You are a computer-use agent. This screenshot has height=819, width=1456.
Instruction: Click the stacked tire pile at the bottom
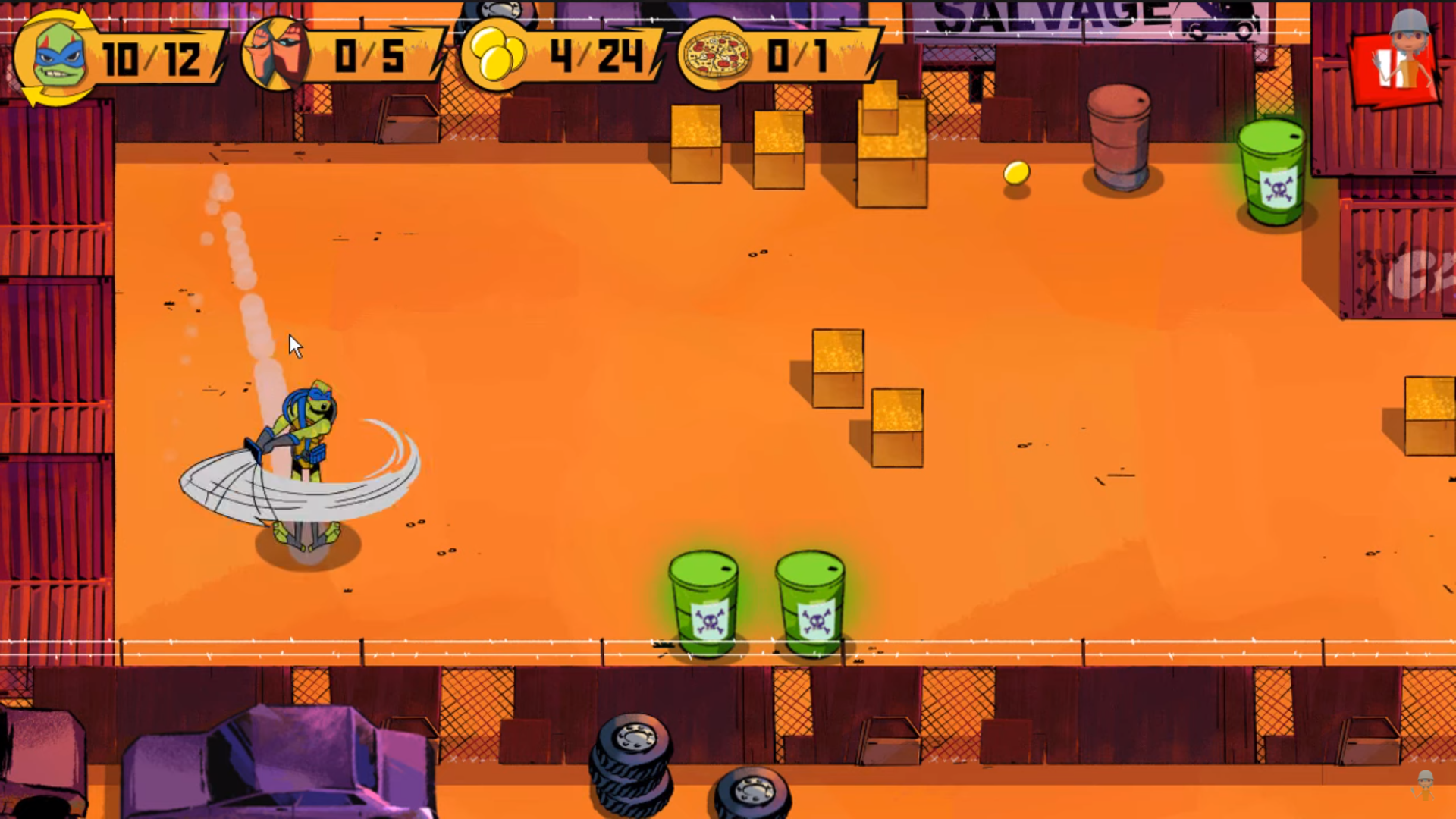tap(632, 766)
